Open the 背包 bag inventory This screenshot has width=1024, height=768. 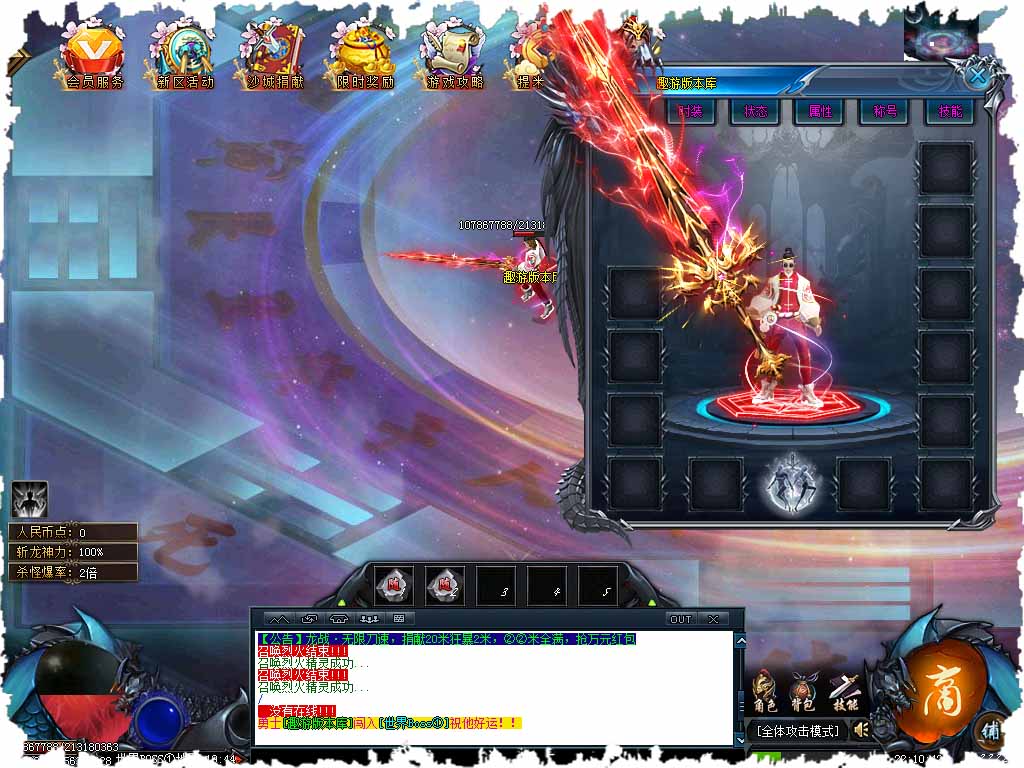(803, 692)
